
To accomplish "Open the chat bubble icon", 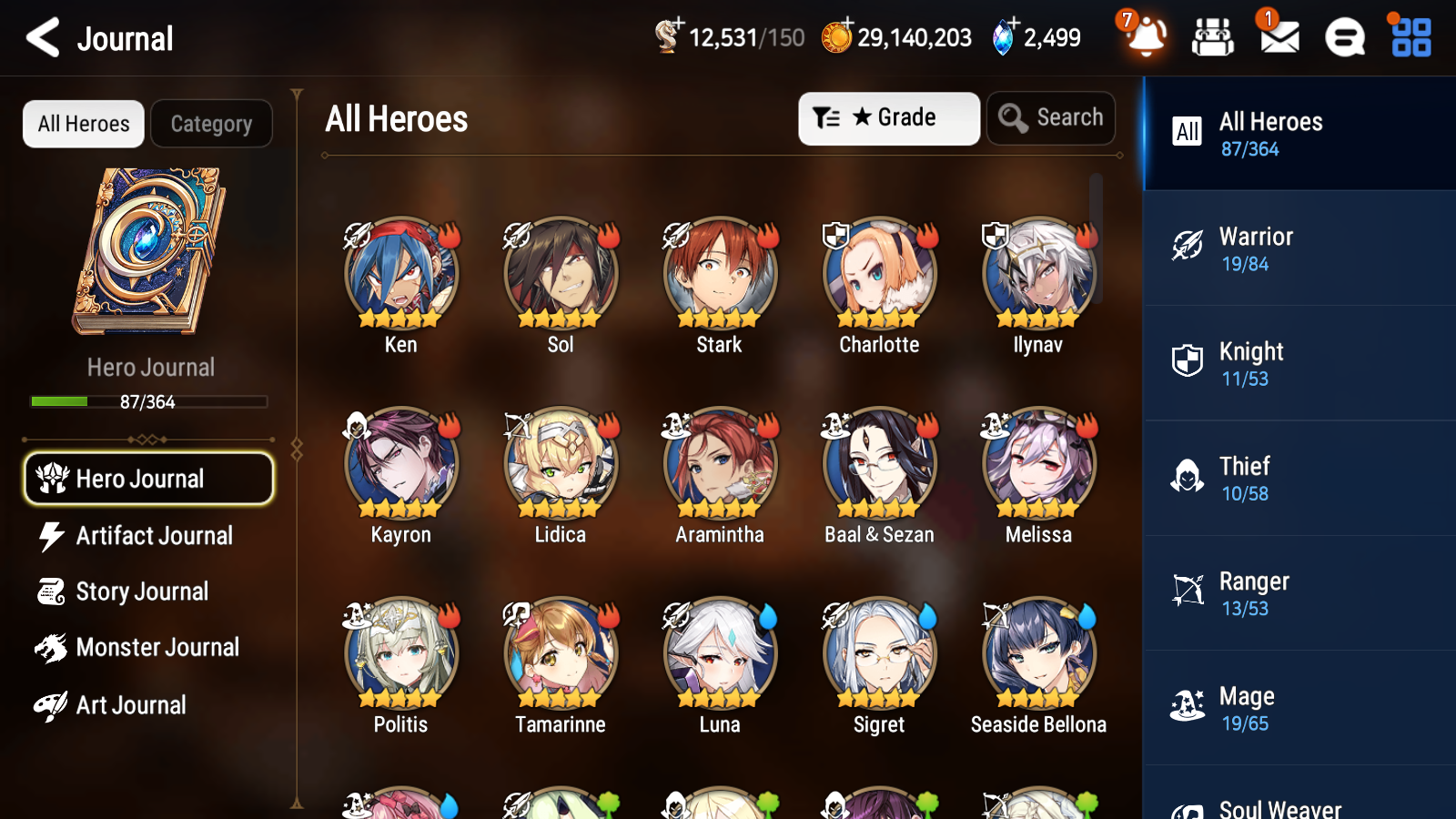I will 1343,38.
